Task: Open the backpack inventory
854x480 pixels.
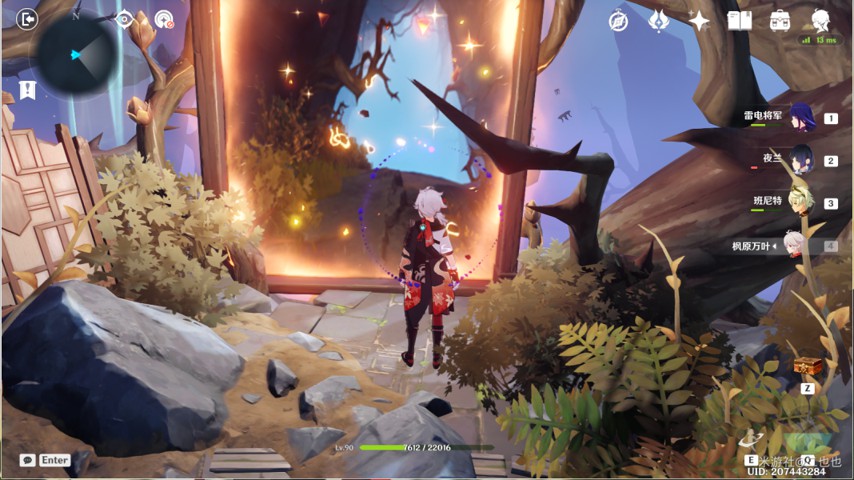Action: pyautogui.click(x=780, y=21)
